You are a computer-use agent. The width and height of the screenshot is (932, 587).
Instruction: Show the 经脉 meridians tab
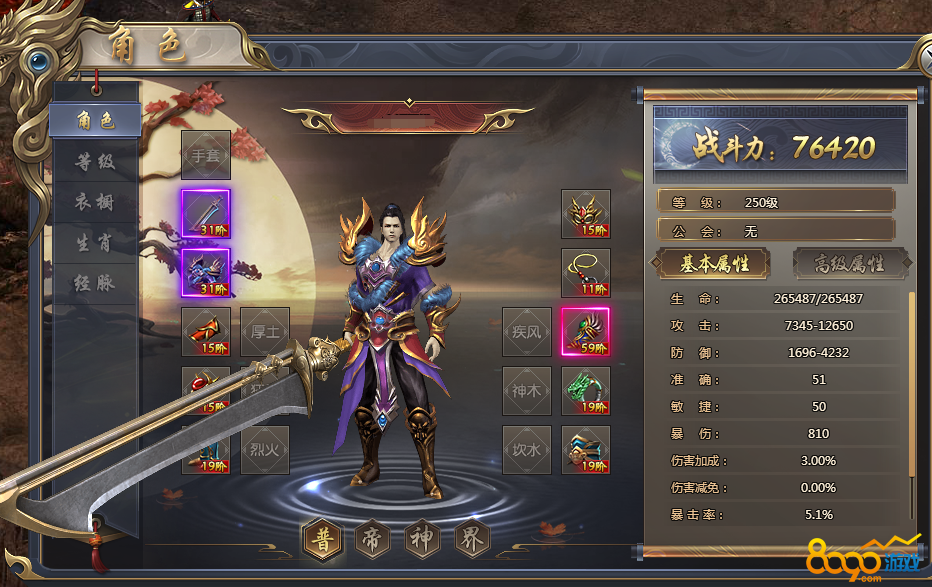(x=96, y=283)
